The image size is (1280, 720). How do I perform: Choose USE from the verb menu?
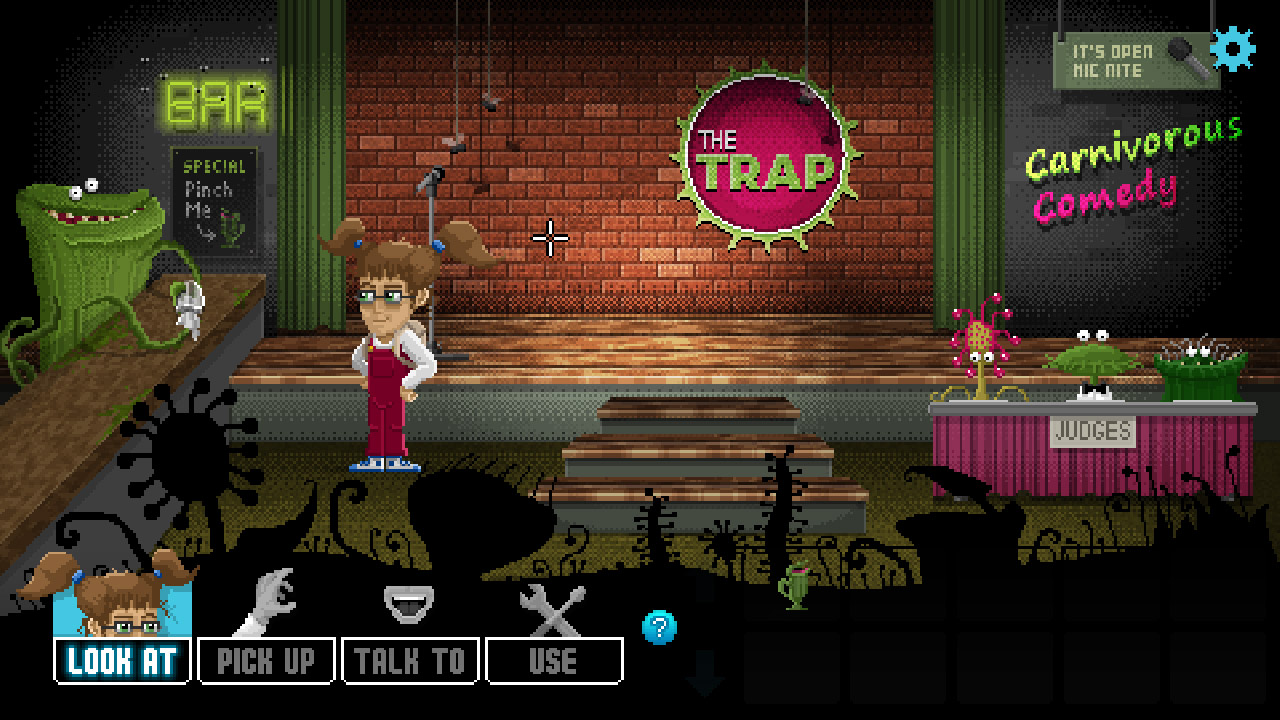[x=552, y=659]
